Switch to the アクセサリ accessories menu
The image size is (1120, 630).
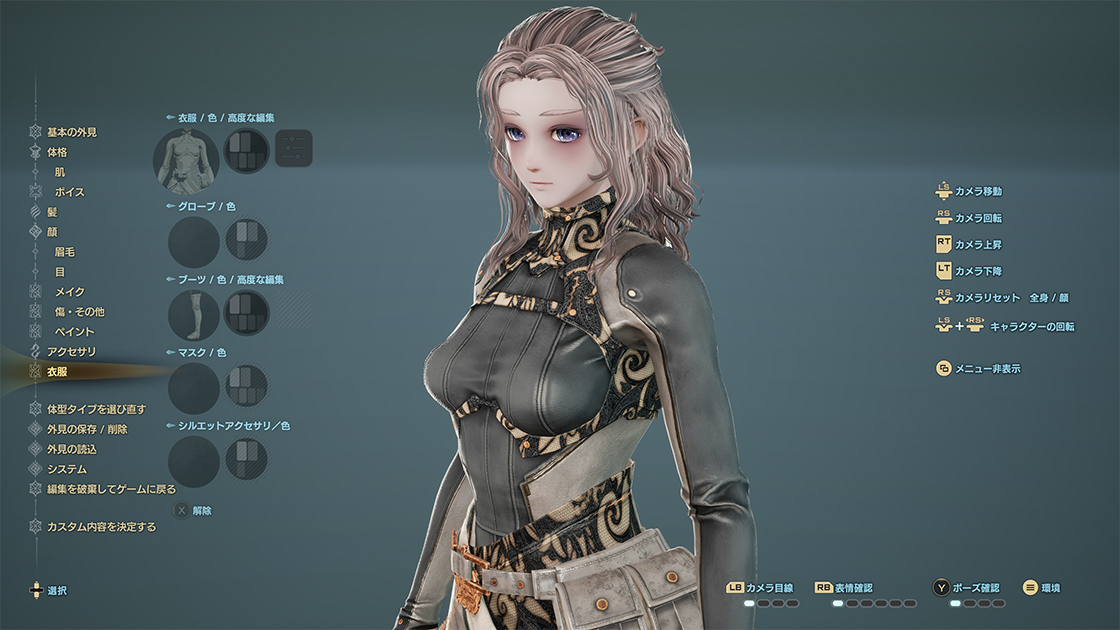[x=71, y=351]
